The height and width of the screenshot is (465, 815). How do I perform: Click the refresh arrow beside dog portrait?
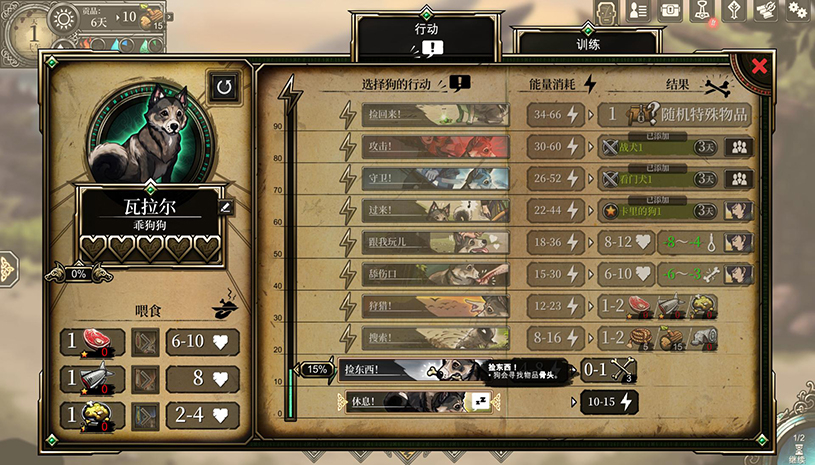(224, 87)
